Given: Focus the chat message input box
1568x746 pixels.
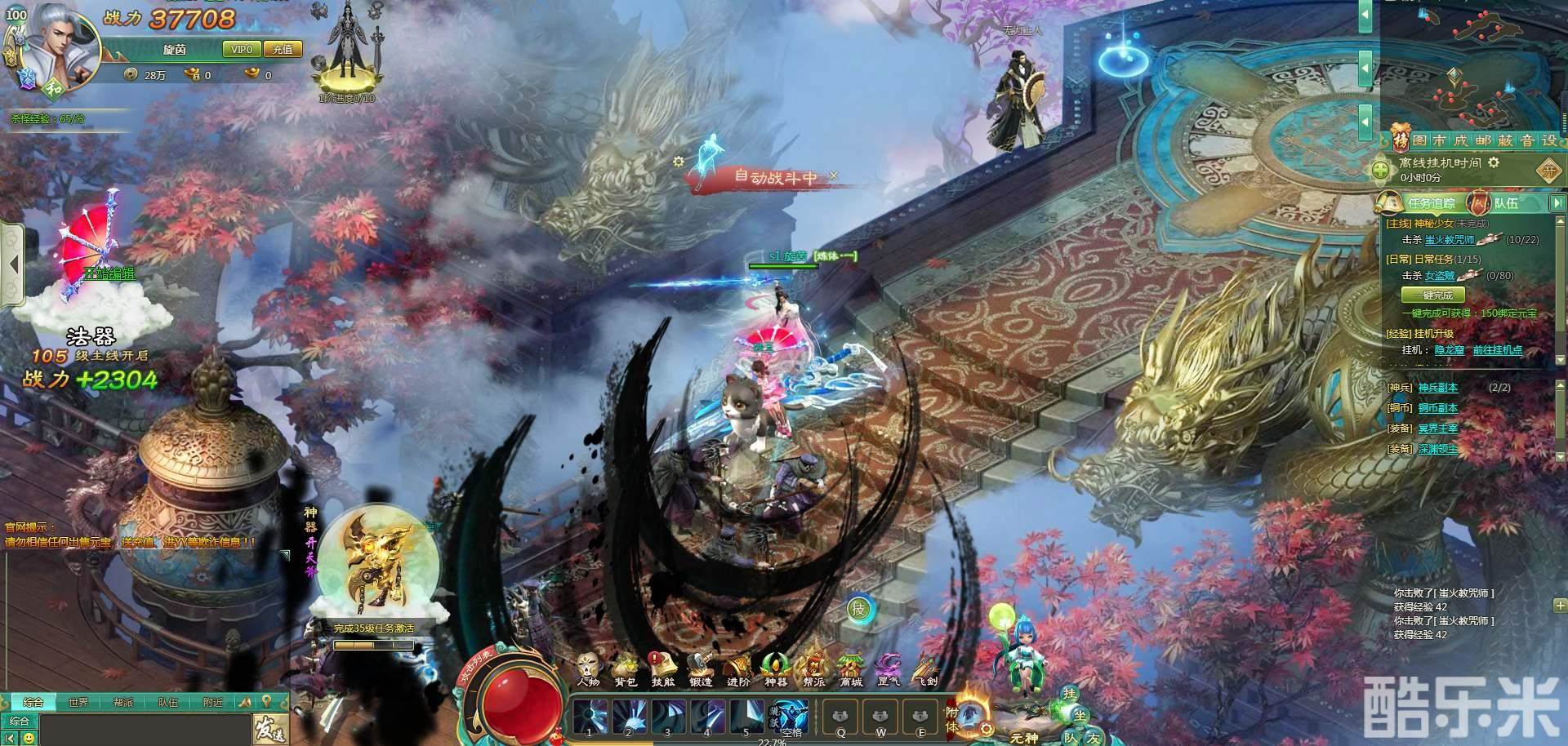Looking at the screenshot, I should pyautogui.click(x=145, y=726).
